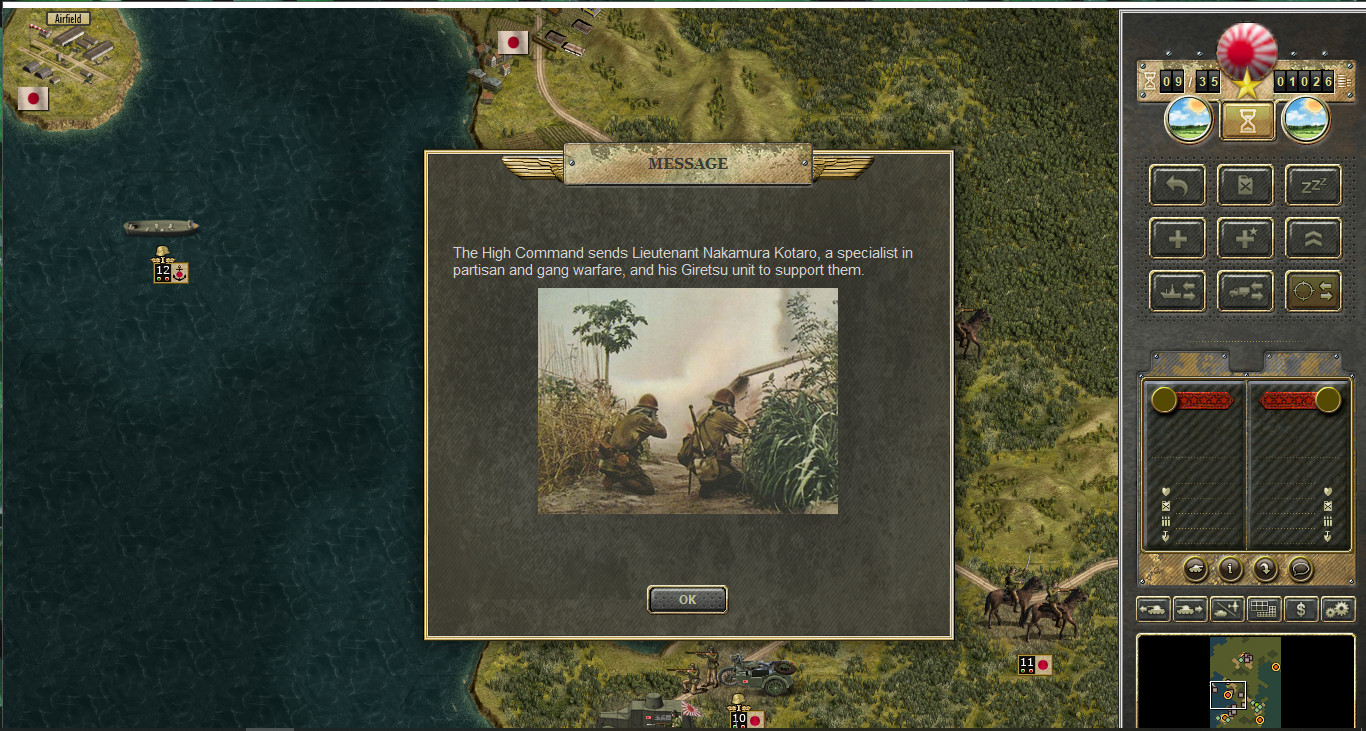Open the purchase screen with dollar button

tap(1300, 608)
